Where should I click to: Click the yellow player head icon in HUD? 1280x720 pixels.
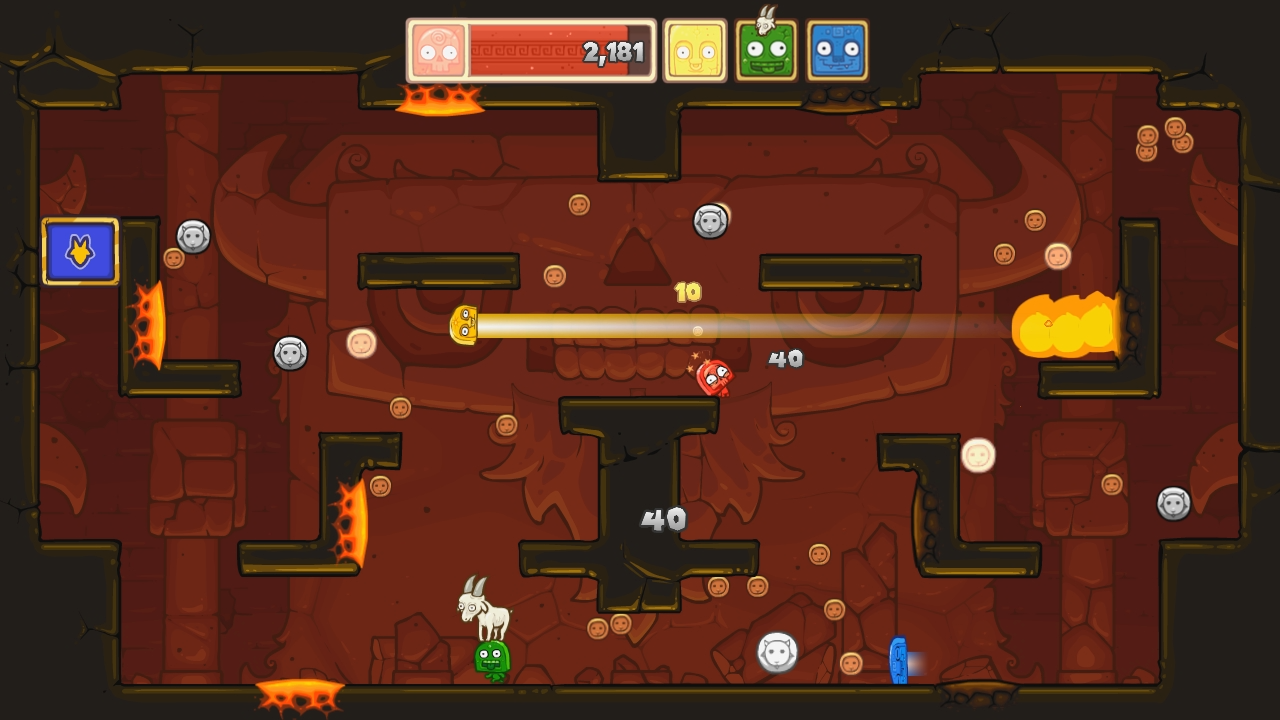click(x=696, y=48)
